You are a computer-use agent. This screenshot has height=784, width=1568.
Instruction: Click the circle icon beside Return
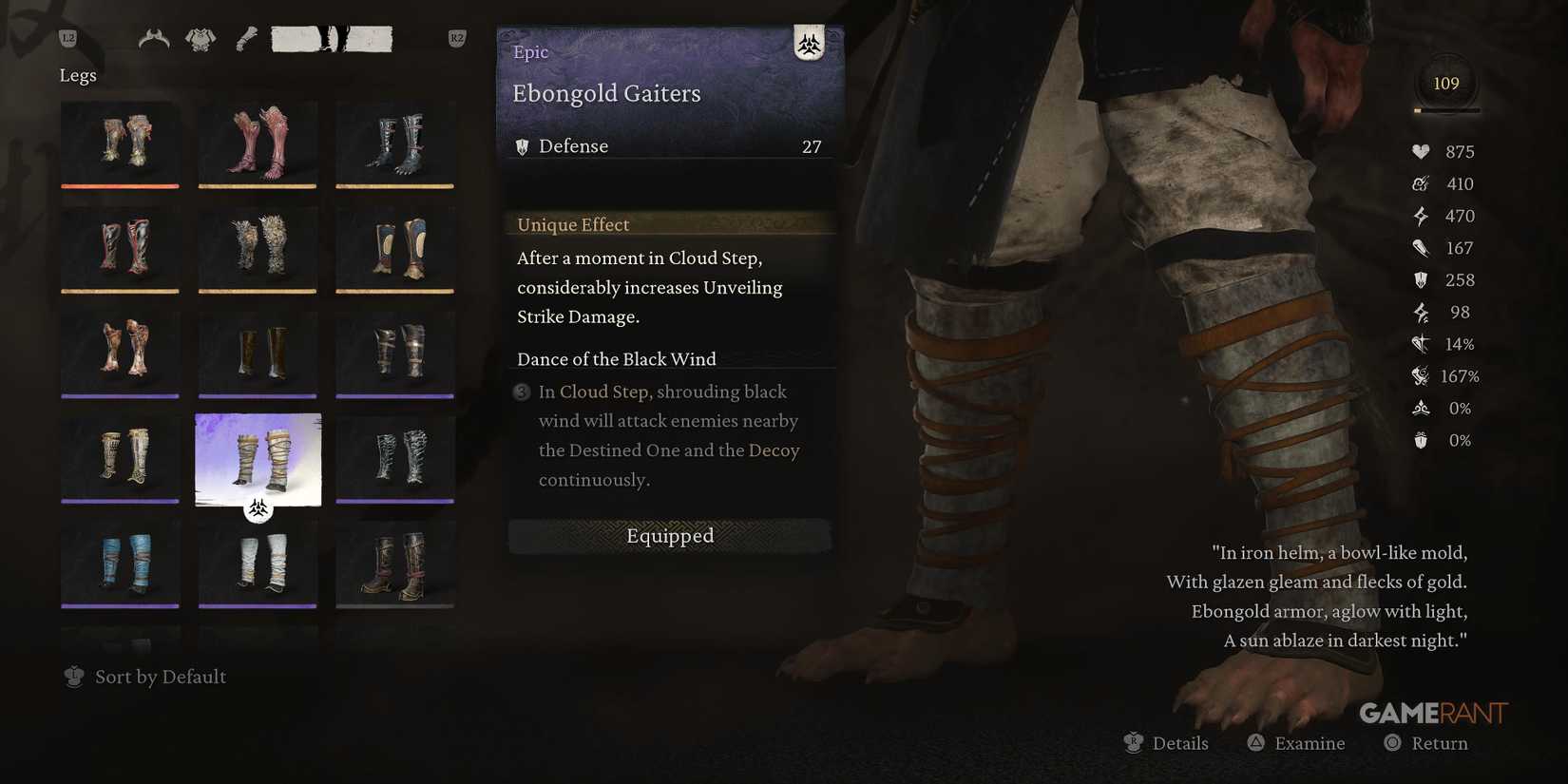point(1393,742)
